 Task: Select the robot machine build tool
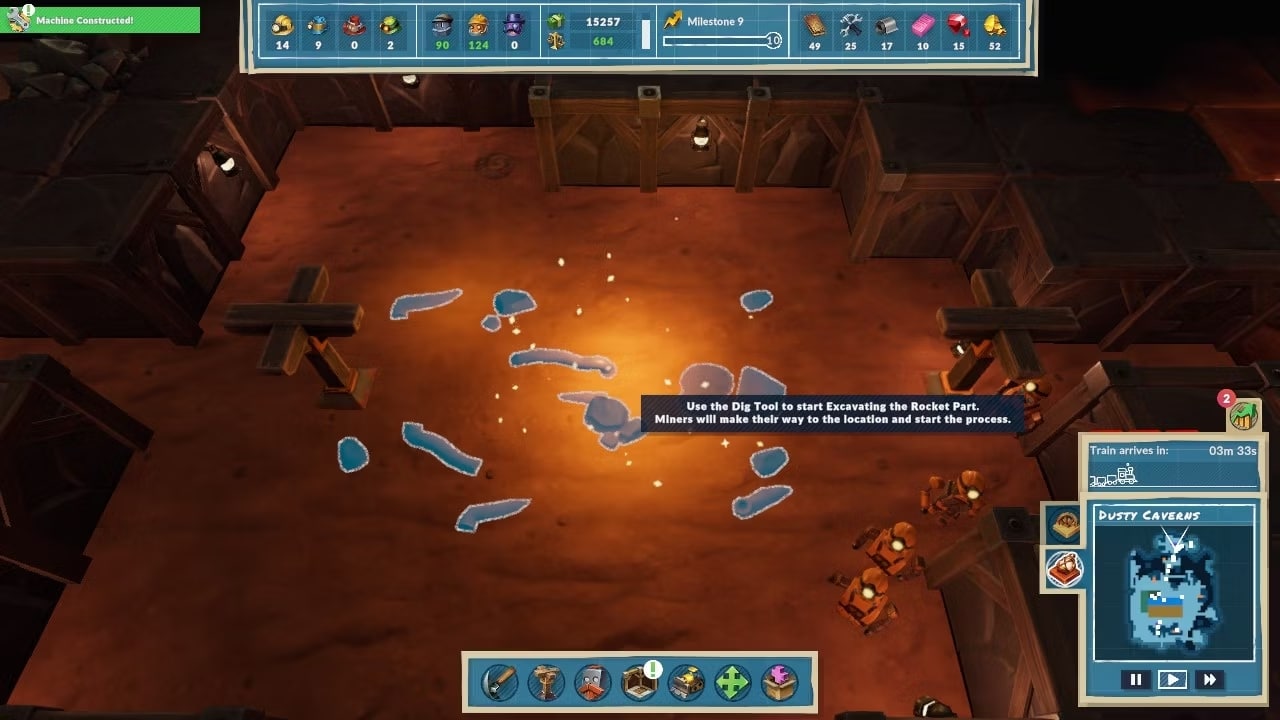point(593,683)
